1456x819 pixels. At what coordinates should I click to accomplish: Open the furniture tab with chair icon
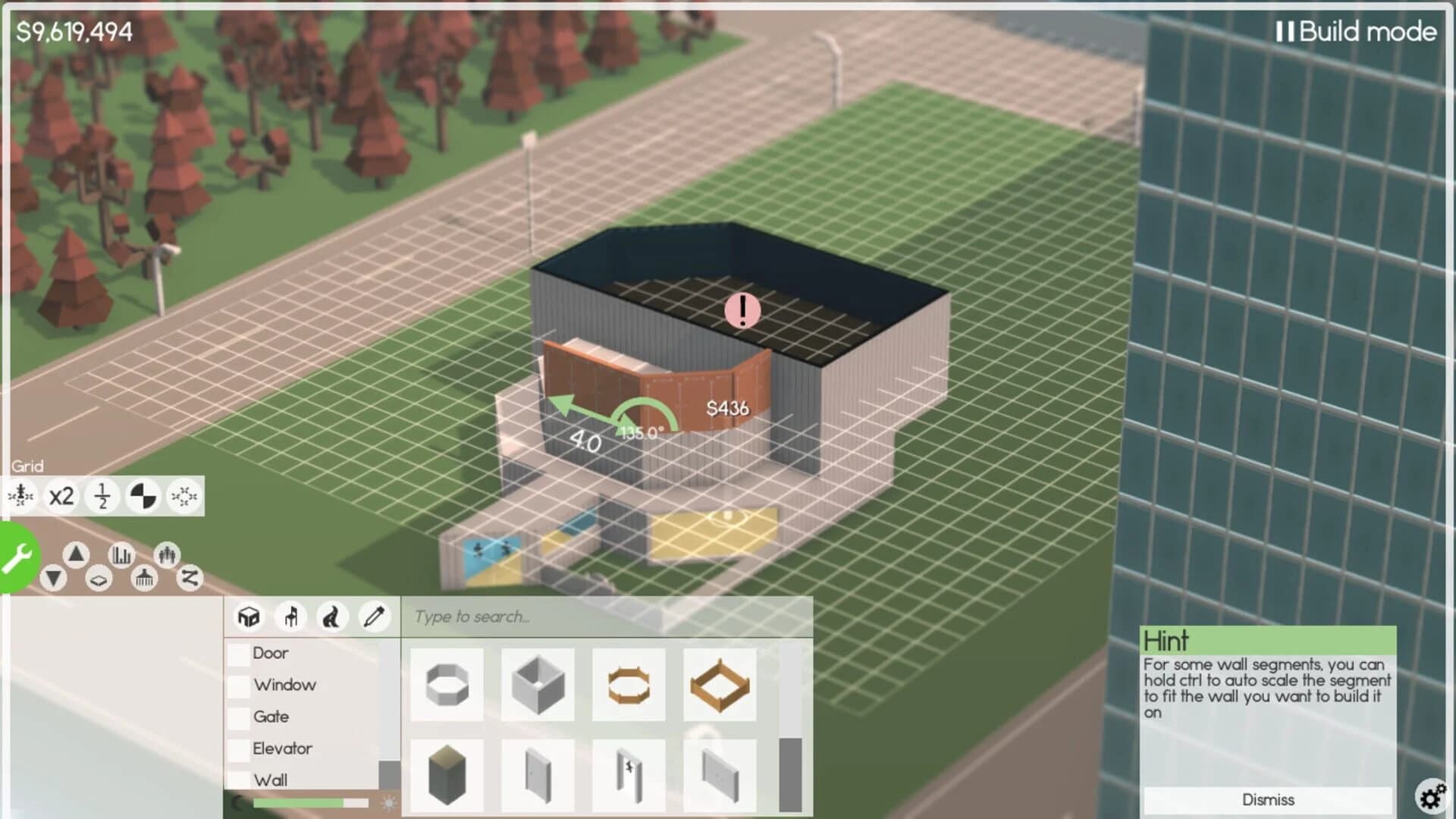[291, 617]
